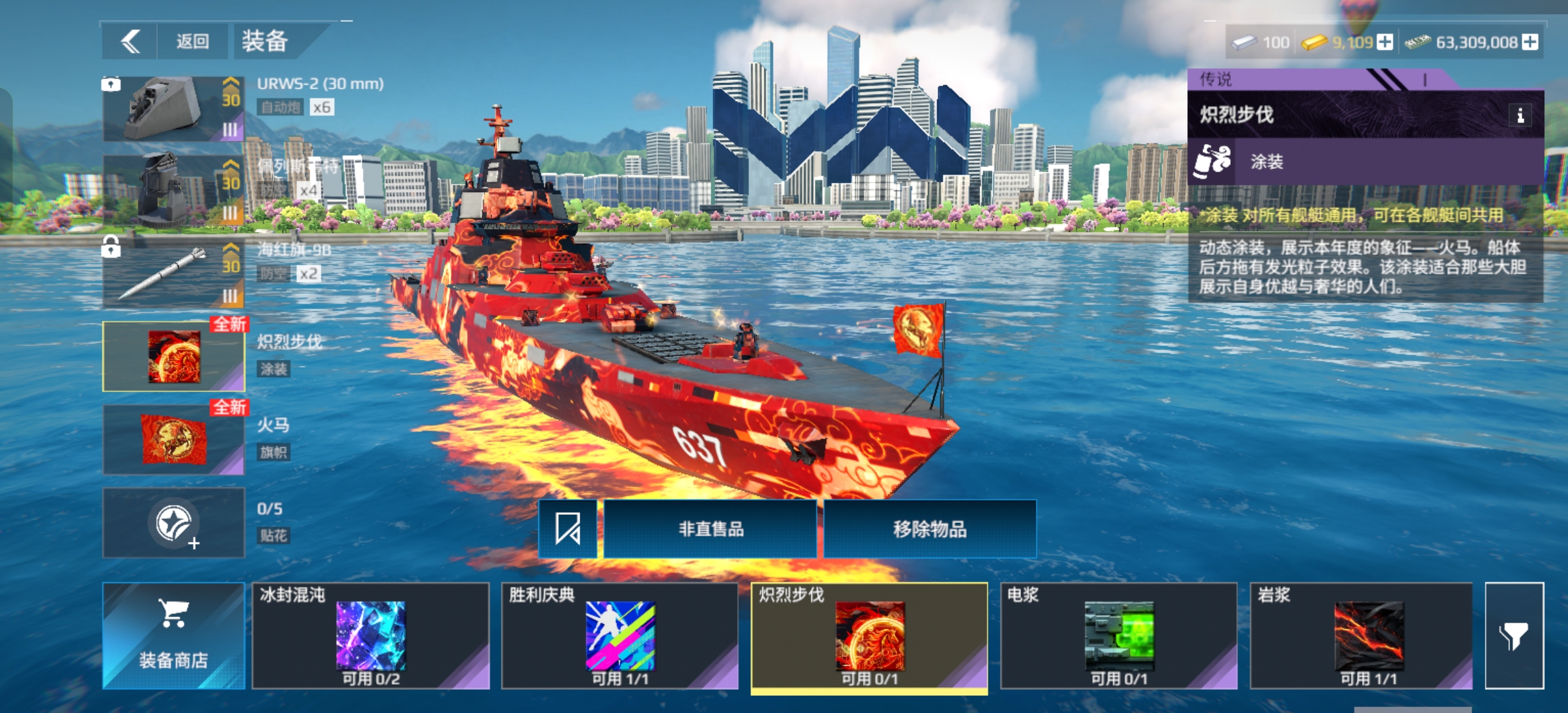This screenshot has height=713, width=1568.
Task: Click the 非直售品 button
Action: tap(710, 529)
